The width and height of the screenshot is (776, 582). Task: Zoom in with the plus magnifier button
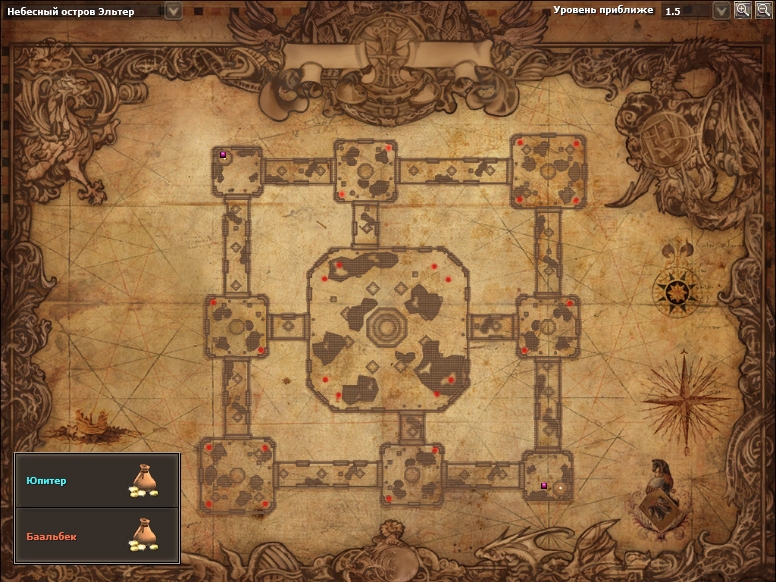[743, 10]
